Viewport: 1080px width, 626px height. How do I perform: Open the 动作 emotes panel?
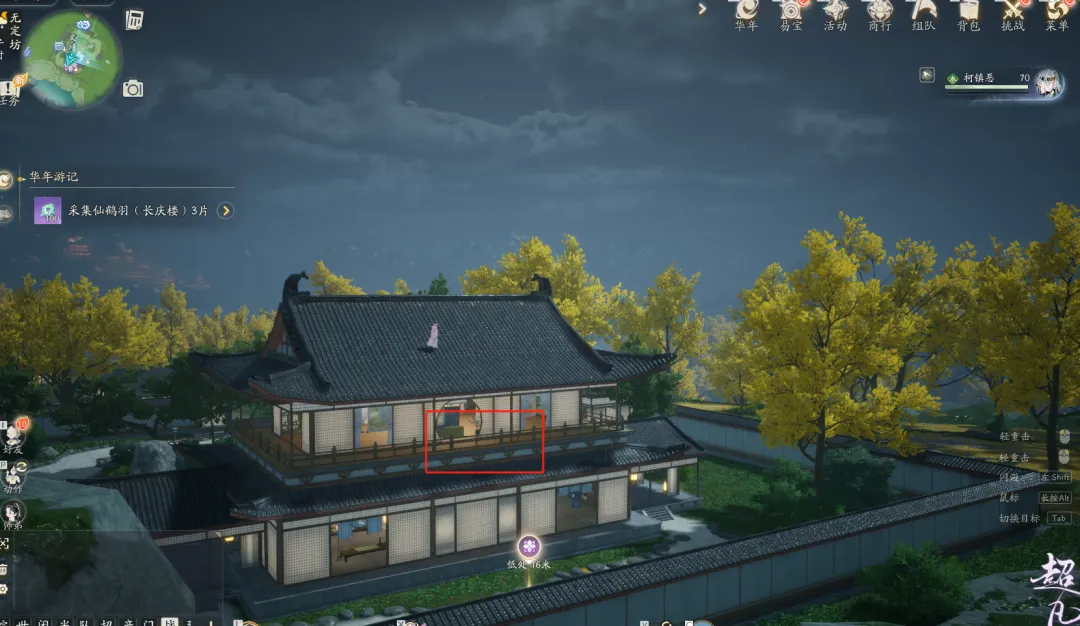[x=13, y=476]
